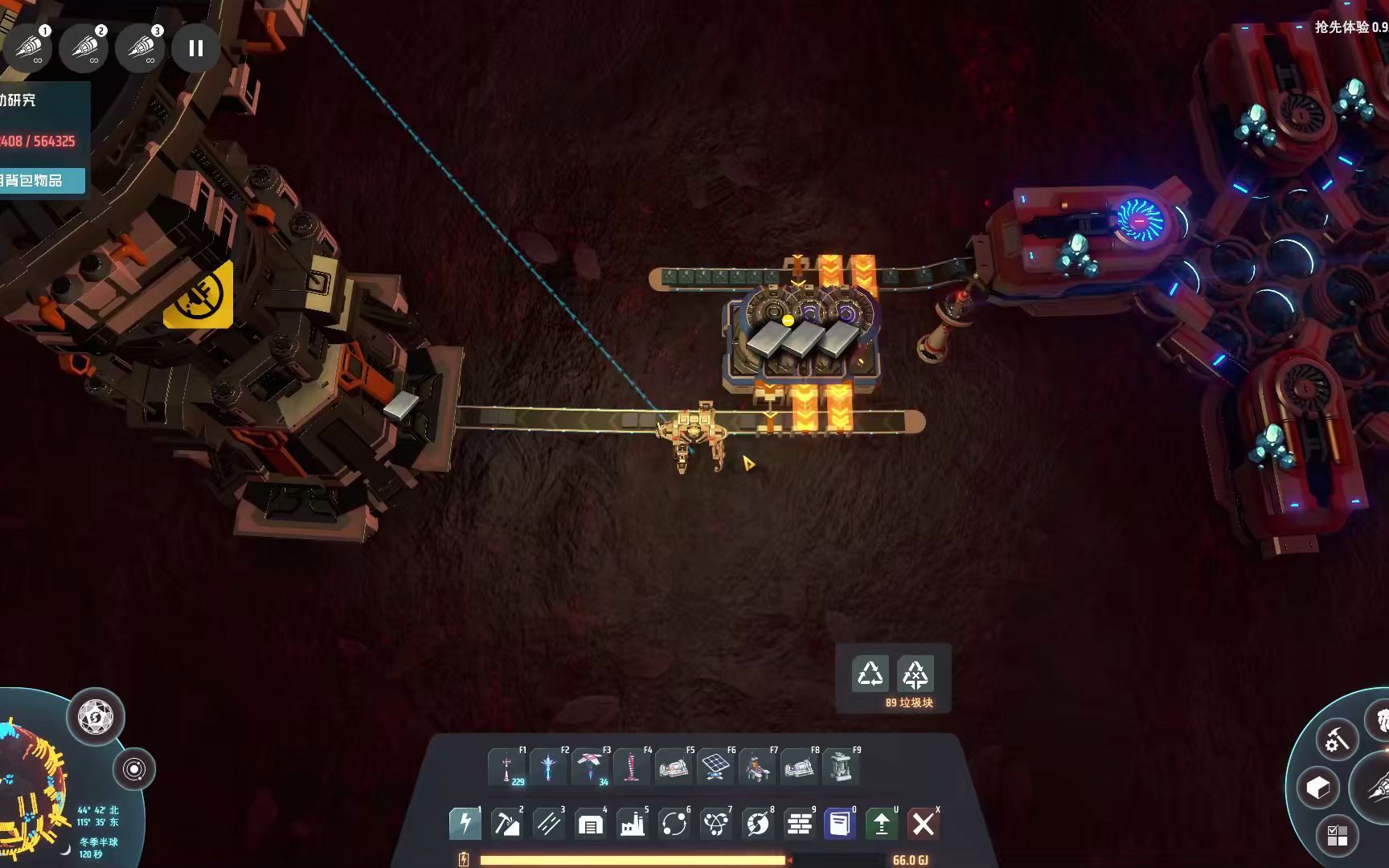The image size is (1389, 868).
Task: Select the power category with lightning bolt
Action: 465,824
